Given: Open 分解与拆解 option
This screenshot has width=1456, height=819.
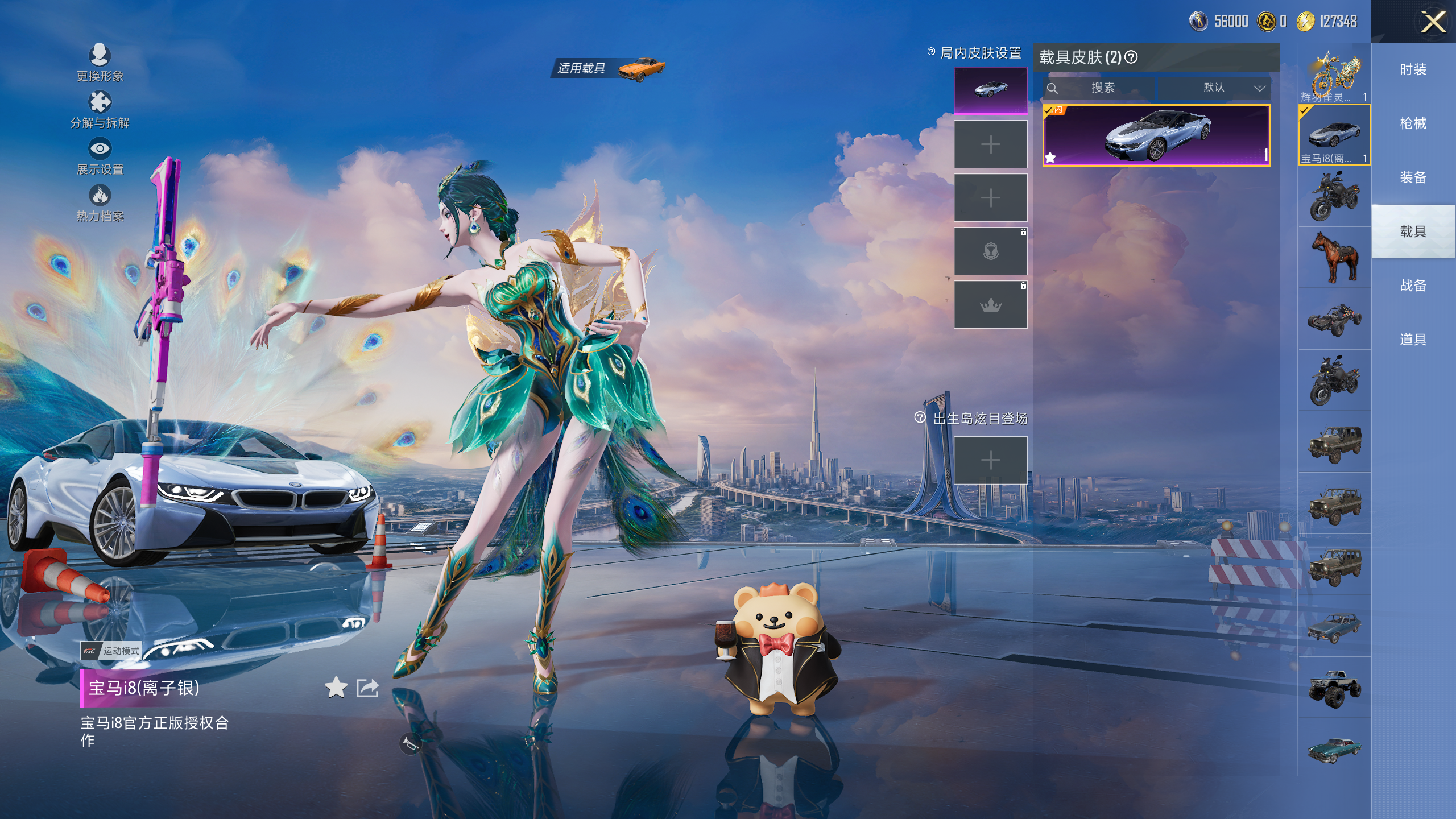Looking at the screenshot, I should click(x=100, y=109).
